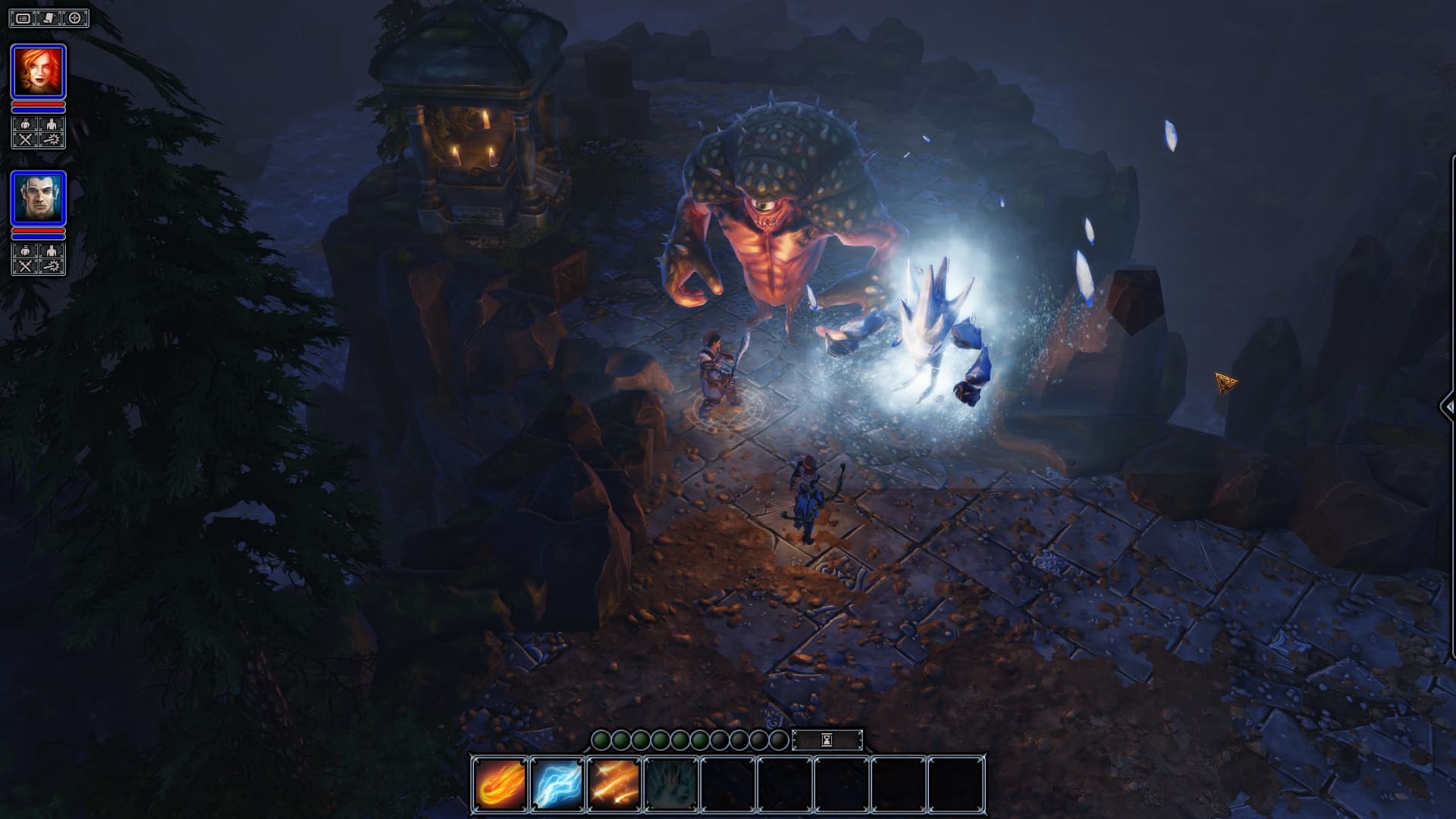1456x819 pixels.
Task: Click the crossed-swords icon under the female portrait
Action: point(25,139)
